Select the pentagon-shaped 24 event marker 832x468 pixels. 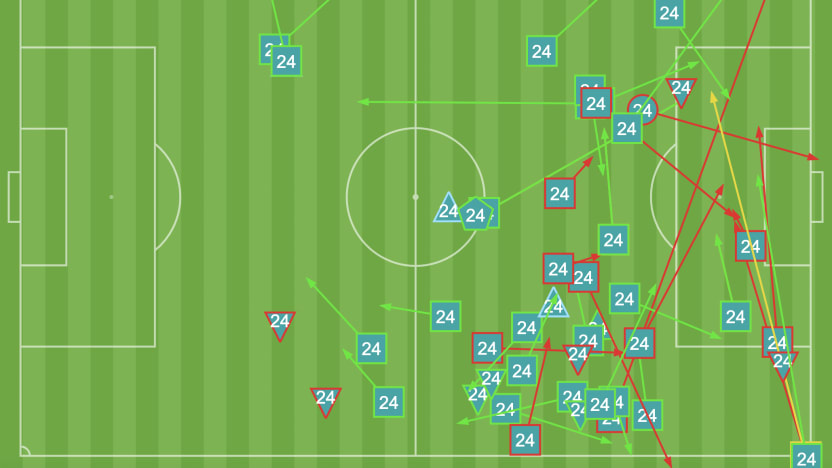(x=475, y=215)
